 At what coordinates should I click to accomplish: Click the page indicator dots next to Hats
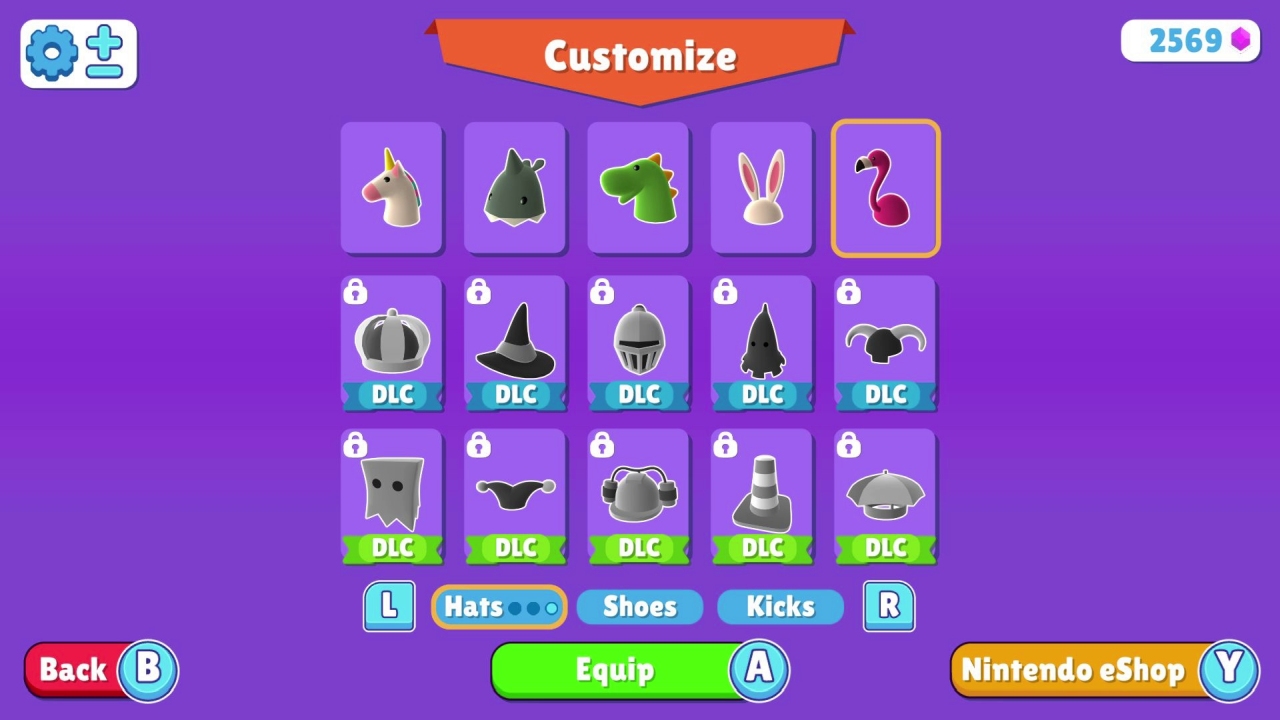pyautogui.click(x=532, y=607)
